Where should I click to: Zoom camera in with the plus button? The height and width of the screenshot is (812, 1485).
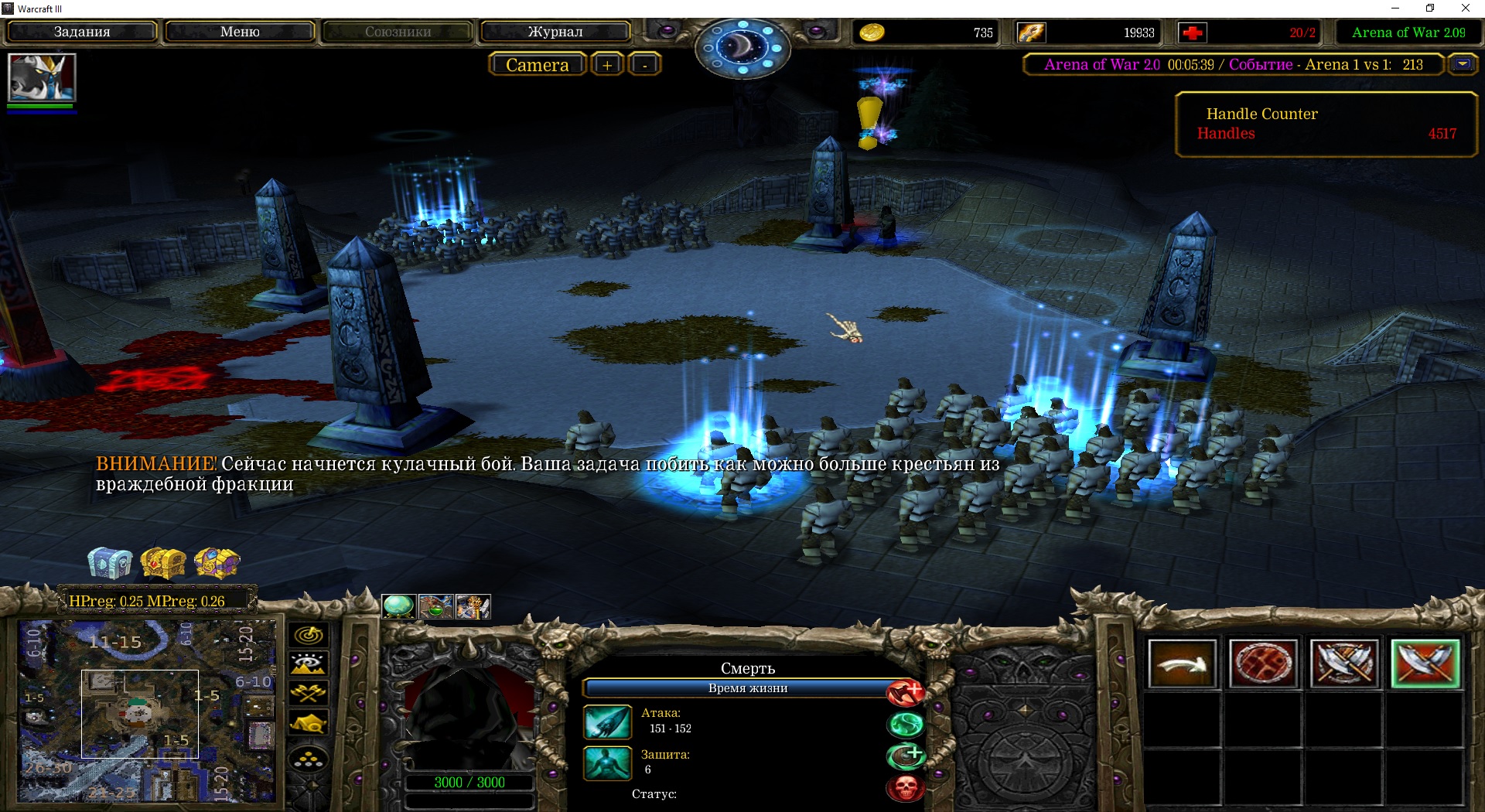tap(607, 65)
